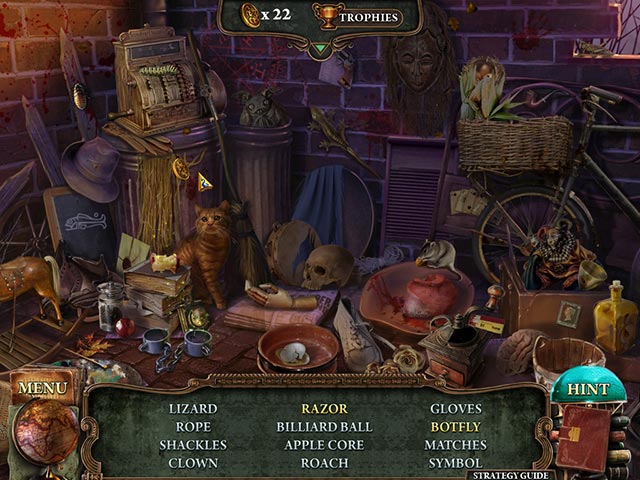Use the Hint button

(587, 389)
